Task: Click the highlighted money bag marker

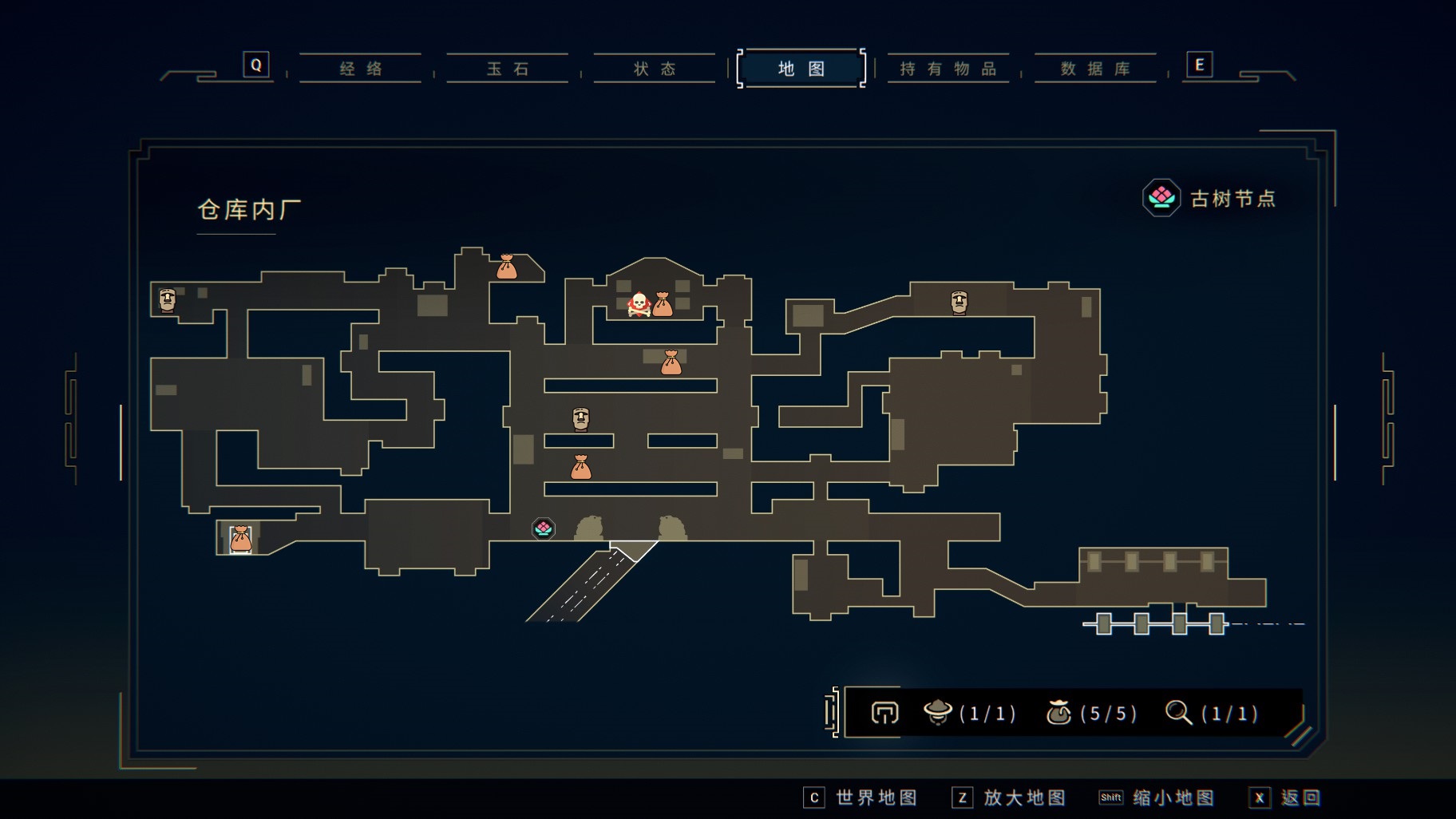Action: (240, 540)
